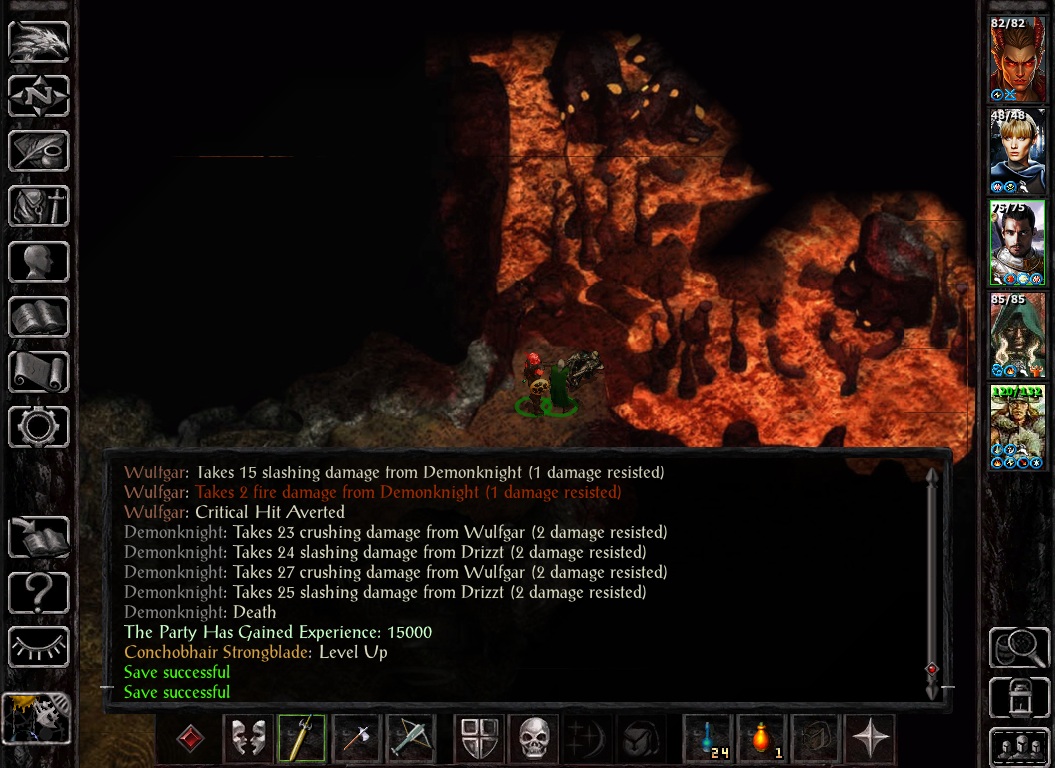
Task: Open the gear options menu
Action: pos(39,426)
